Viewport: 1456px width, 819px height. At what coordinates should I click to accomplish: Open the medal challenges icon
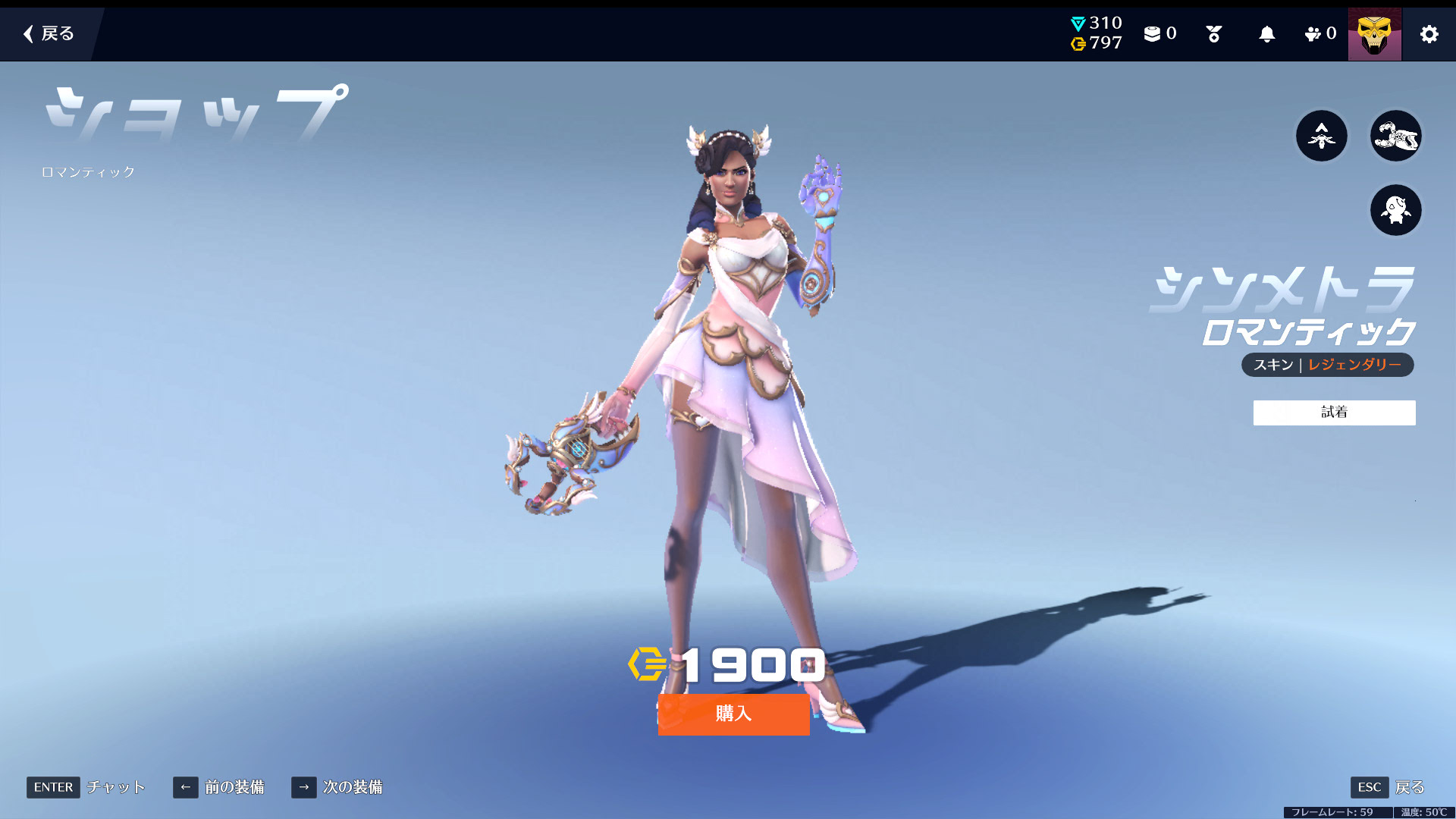click(x=1213, y=34)
